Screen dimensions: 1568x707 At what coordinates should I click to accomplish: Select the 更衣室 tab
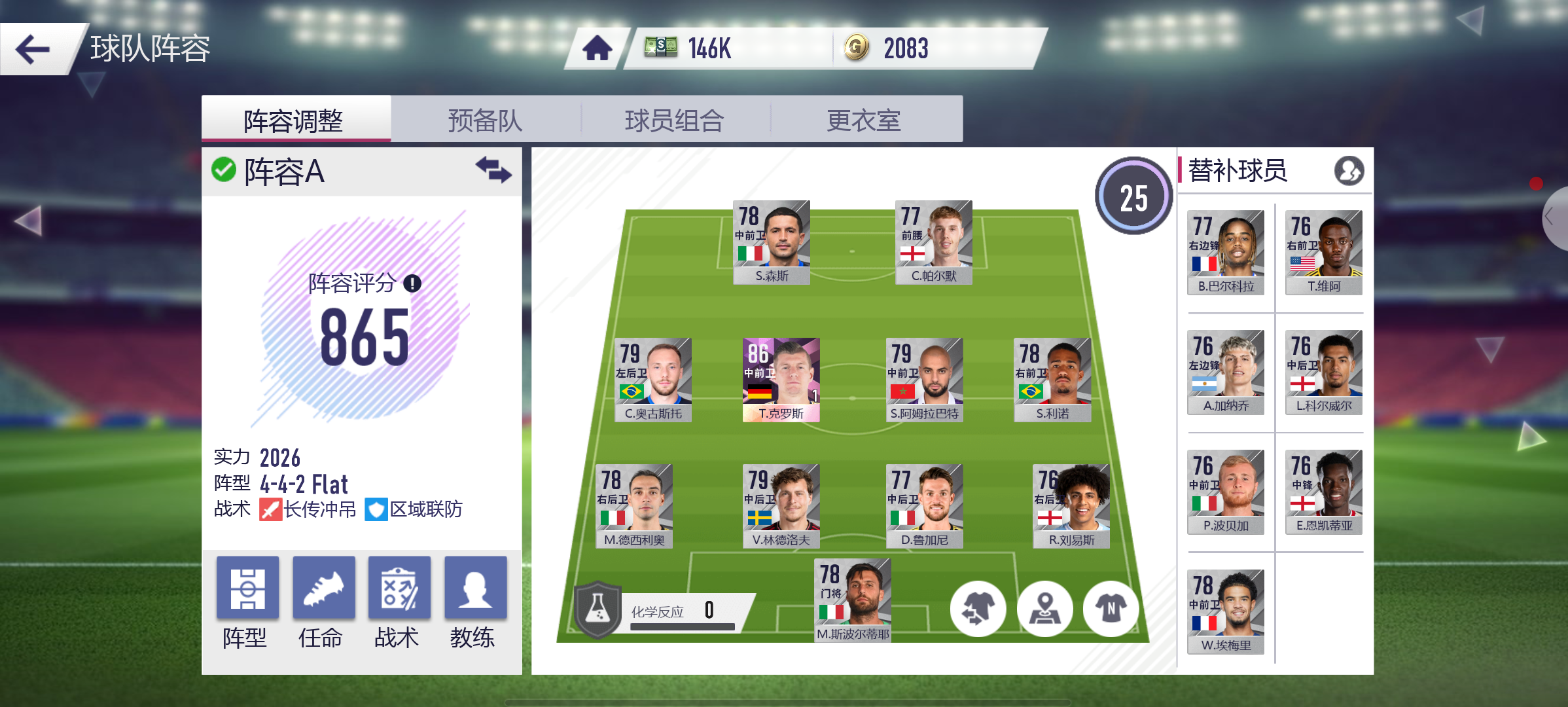(864, 120)
